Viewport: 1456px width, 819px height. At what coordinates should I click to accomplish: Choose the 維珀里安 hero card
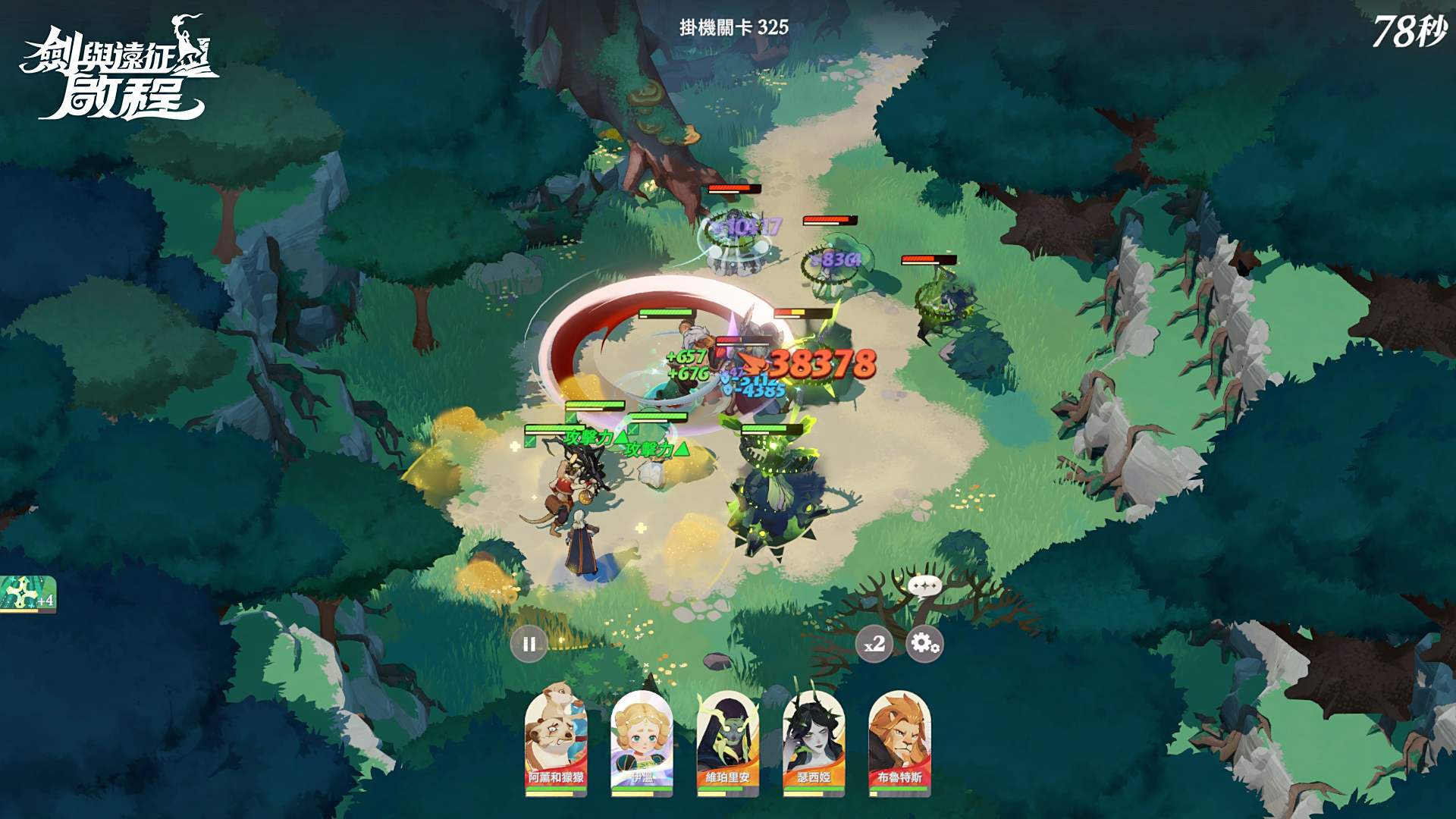pos(728,742)
